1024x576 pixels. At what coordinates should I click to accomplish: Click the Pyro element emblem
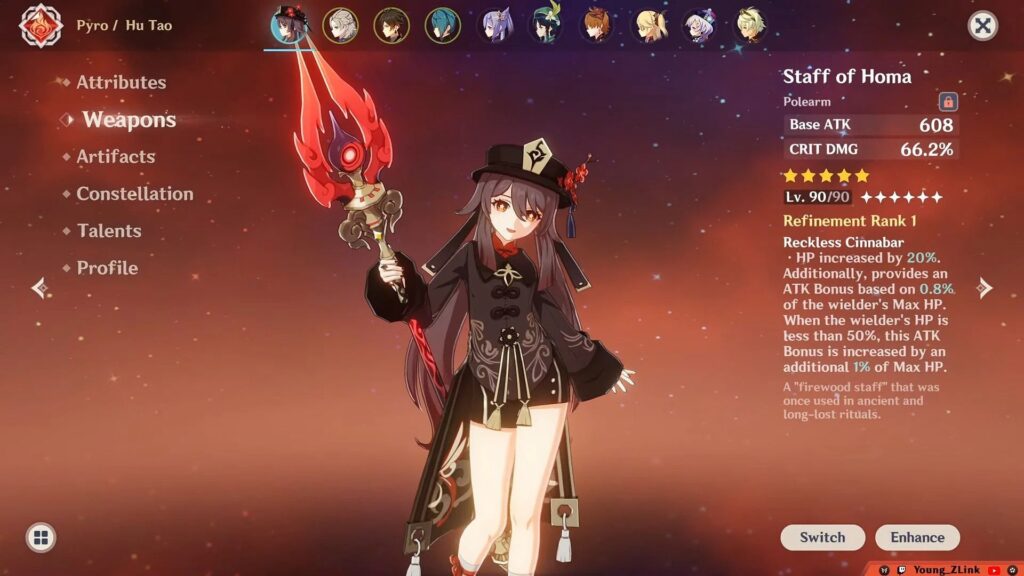[41, 26]
